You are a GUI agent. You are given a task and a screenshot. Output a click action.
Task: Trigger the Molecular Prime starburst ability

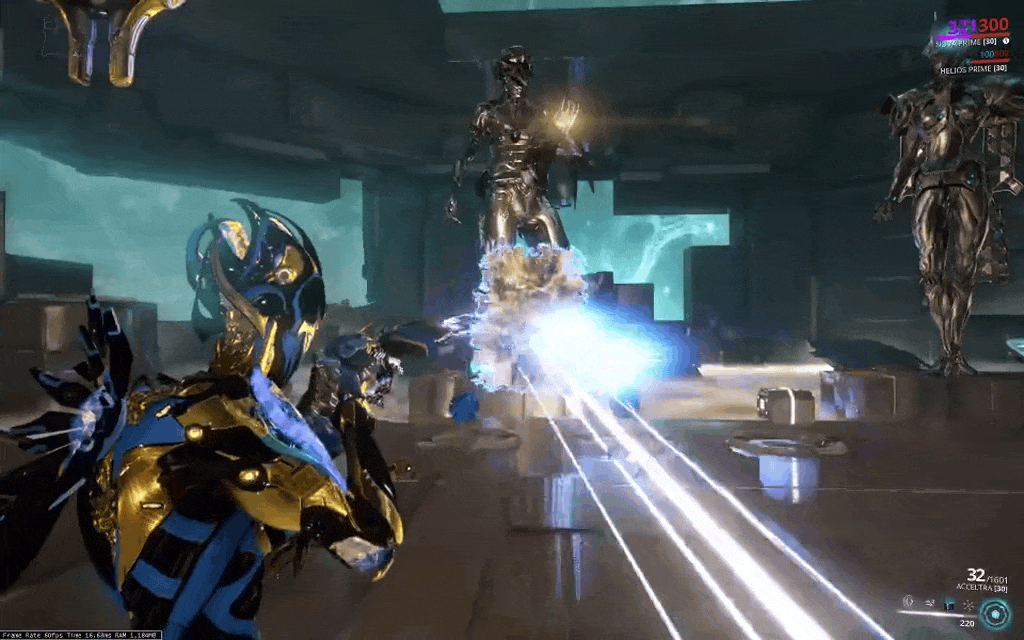click(x=968, y=605)
